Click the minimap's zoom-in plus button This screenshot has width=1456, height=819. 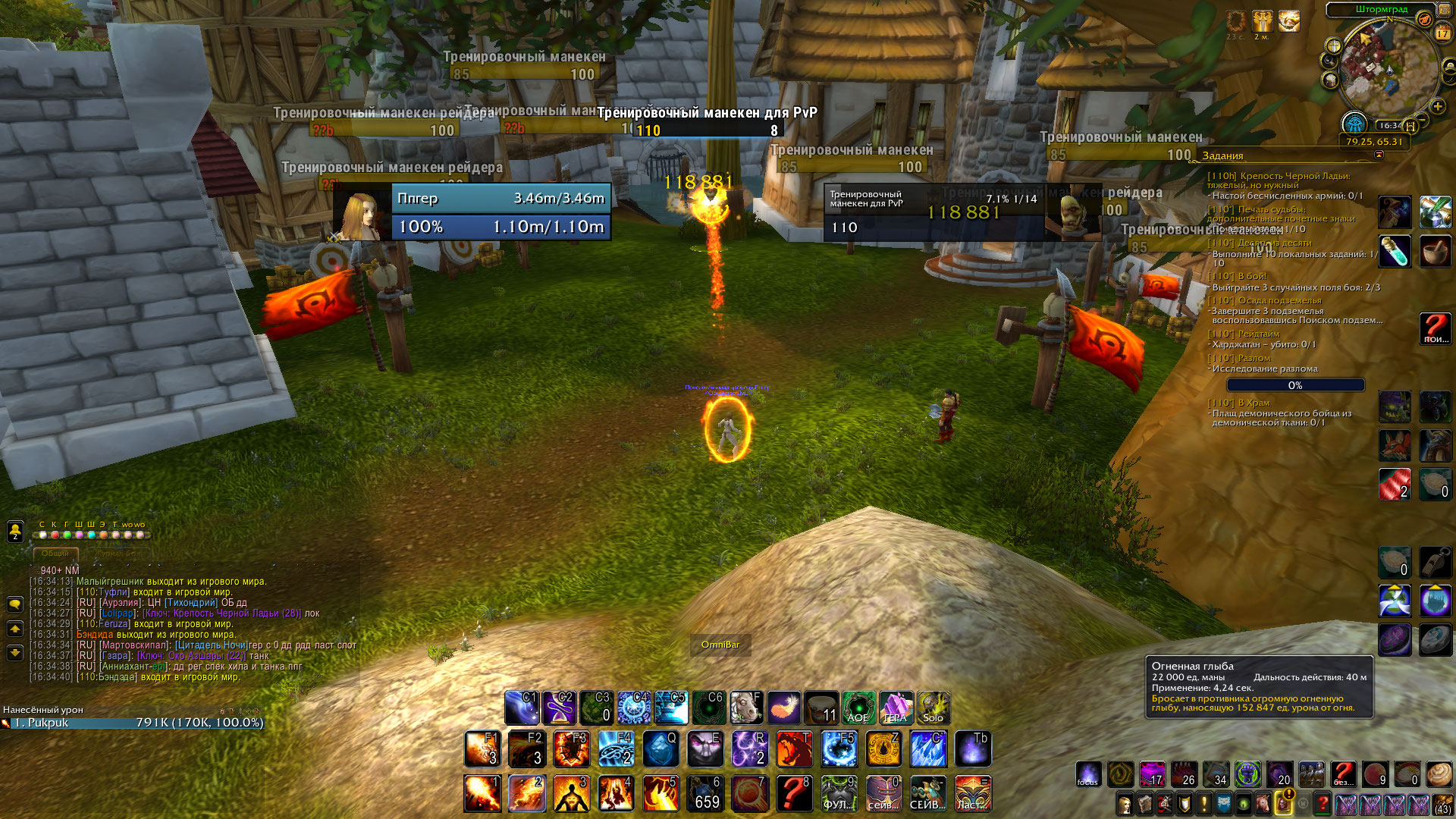click(x=1437, y=105)
